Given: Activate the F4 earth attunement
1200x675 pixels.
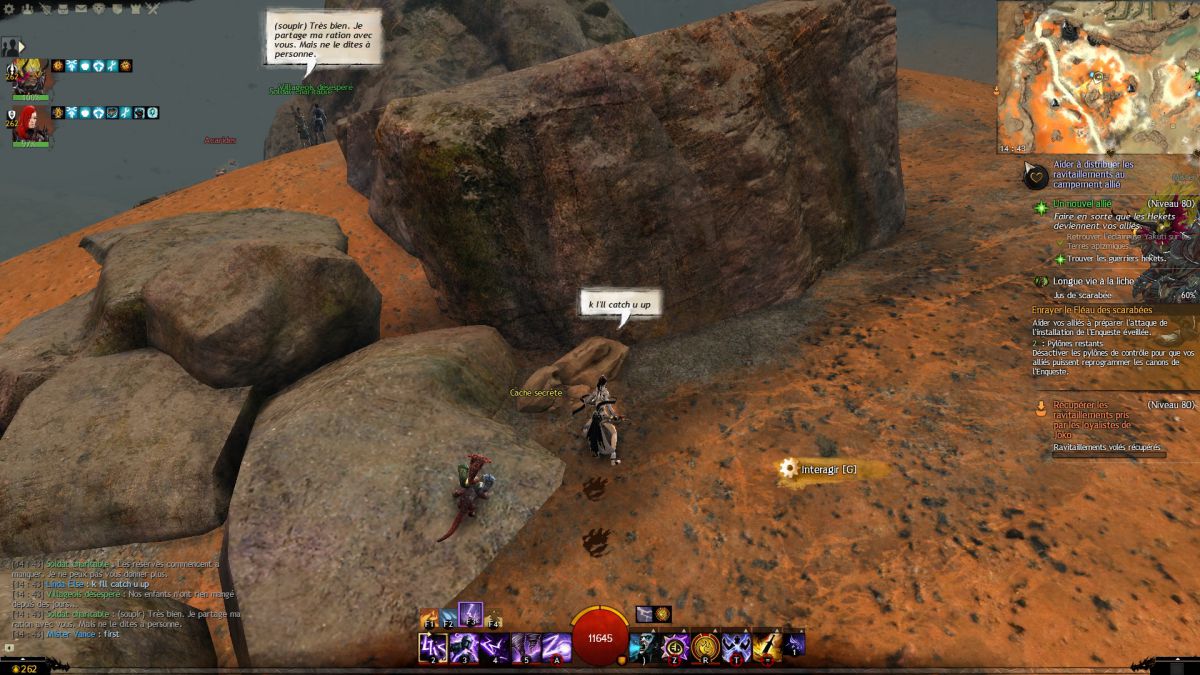Looking at the screenshot, I should point(492,619).
